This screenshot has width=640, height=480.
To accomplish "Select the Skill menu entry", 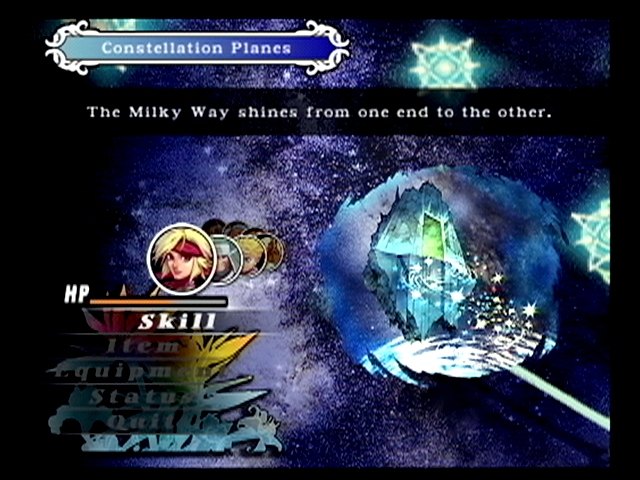I will pos(177,321).
